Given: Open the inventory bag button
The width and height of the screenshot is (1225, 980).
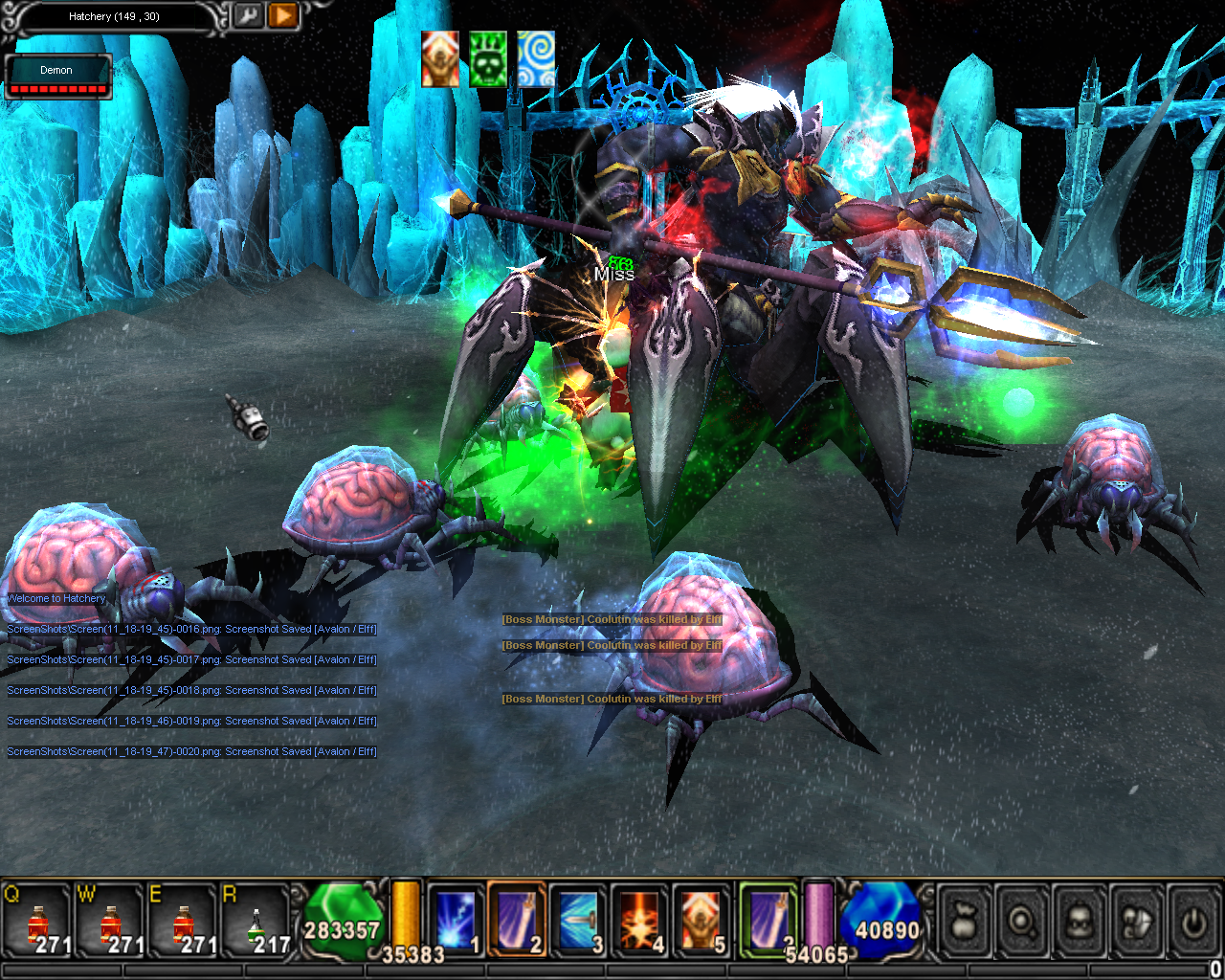Looking at the screenshot, I should 965,922.
